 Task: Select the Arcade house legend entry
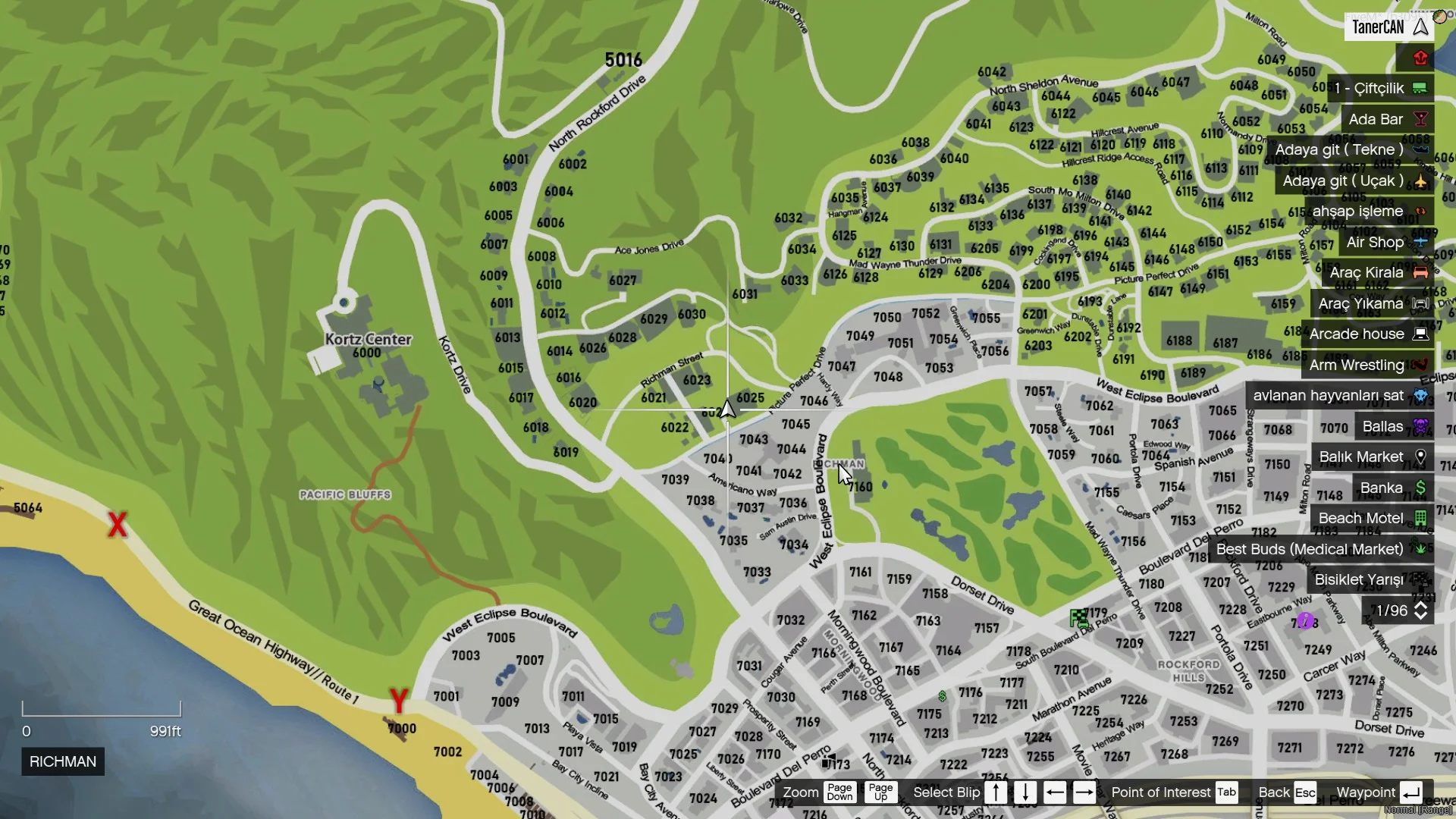(1367, 334)
